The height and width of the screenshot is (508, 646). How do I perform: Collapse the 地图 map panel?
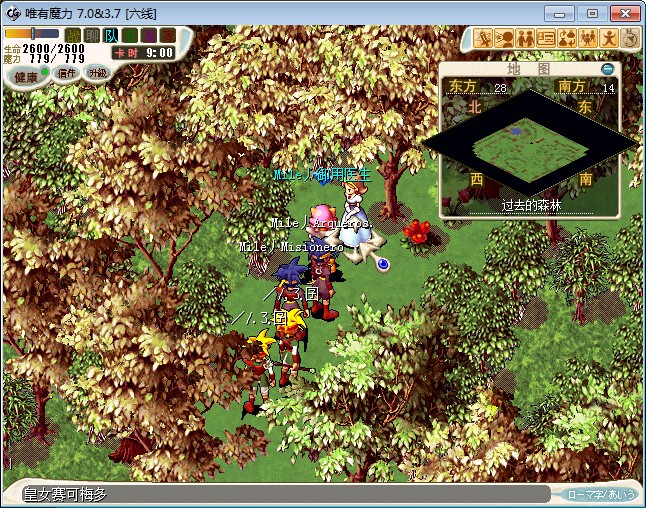pos(607,69)
